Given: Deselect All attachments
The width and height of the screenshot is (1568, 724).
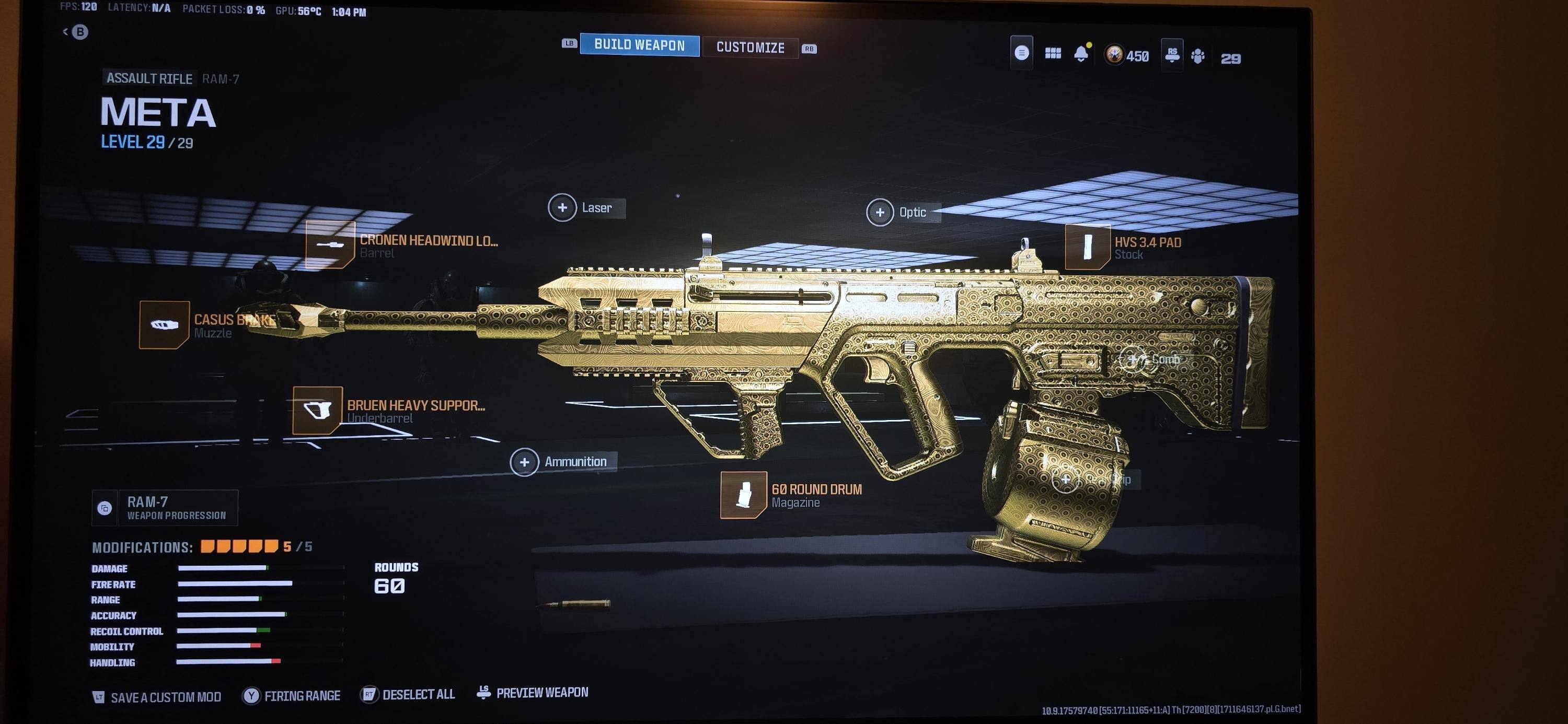Looking at the screenshot, I should pos(408,695).
